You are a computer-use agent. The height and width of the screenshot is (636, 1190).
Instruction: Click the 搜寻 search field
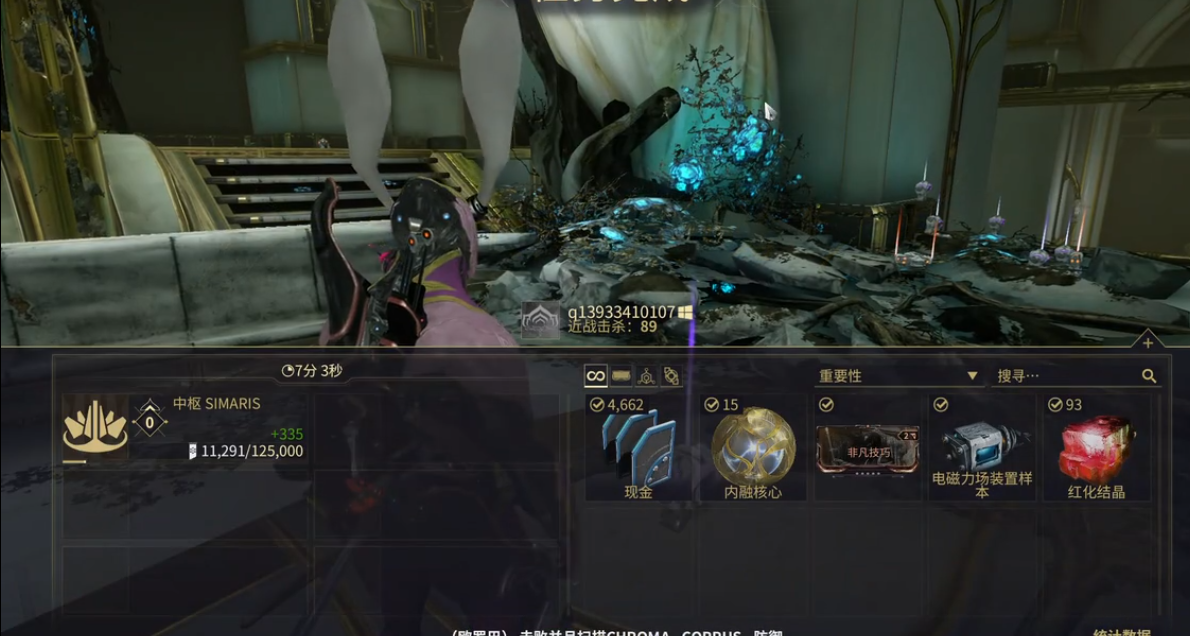(x=1065, y=376)
